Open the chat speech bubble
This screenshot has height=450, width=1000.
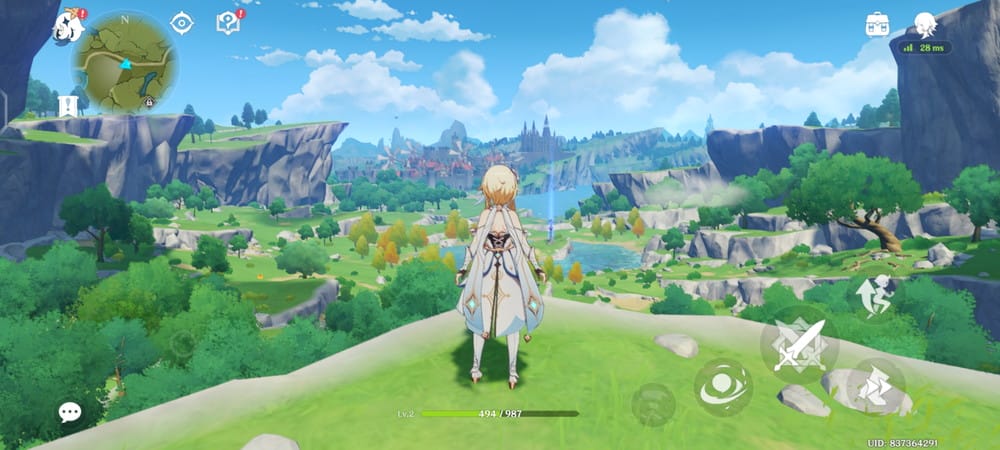pyautogui.click(x=69, y=411)
